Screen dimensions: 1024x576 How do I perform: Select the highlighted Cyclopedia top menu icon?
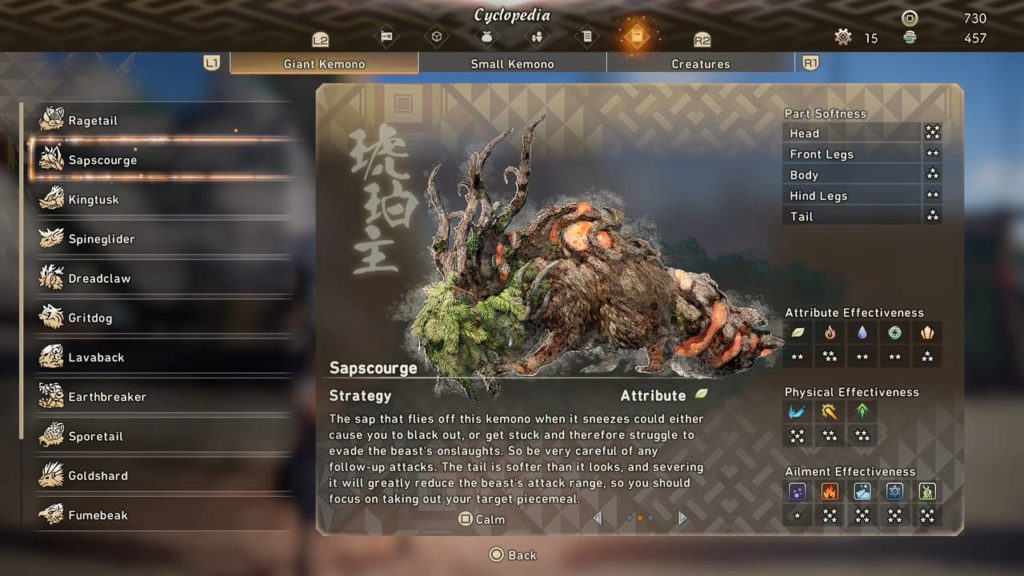tap(636, 37)
